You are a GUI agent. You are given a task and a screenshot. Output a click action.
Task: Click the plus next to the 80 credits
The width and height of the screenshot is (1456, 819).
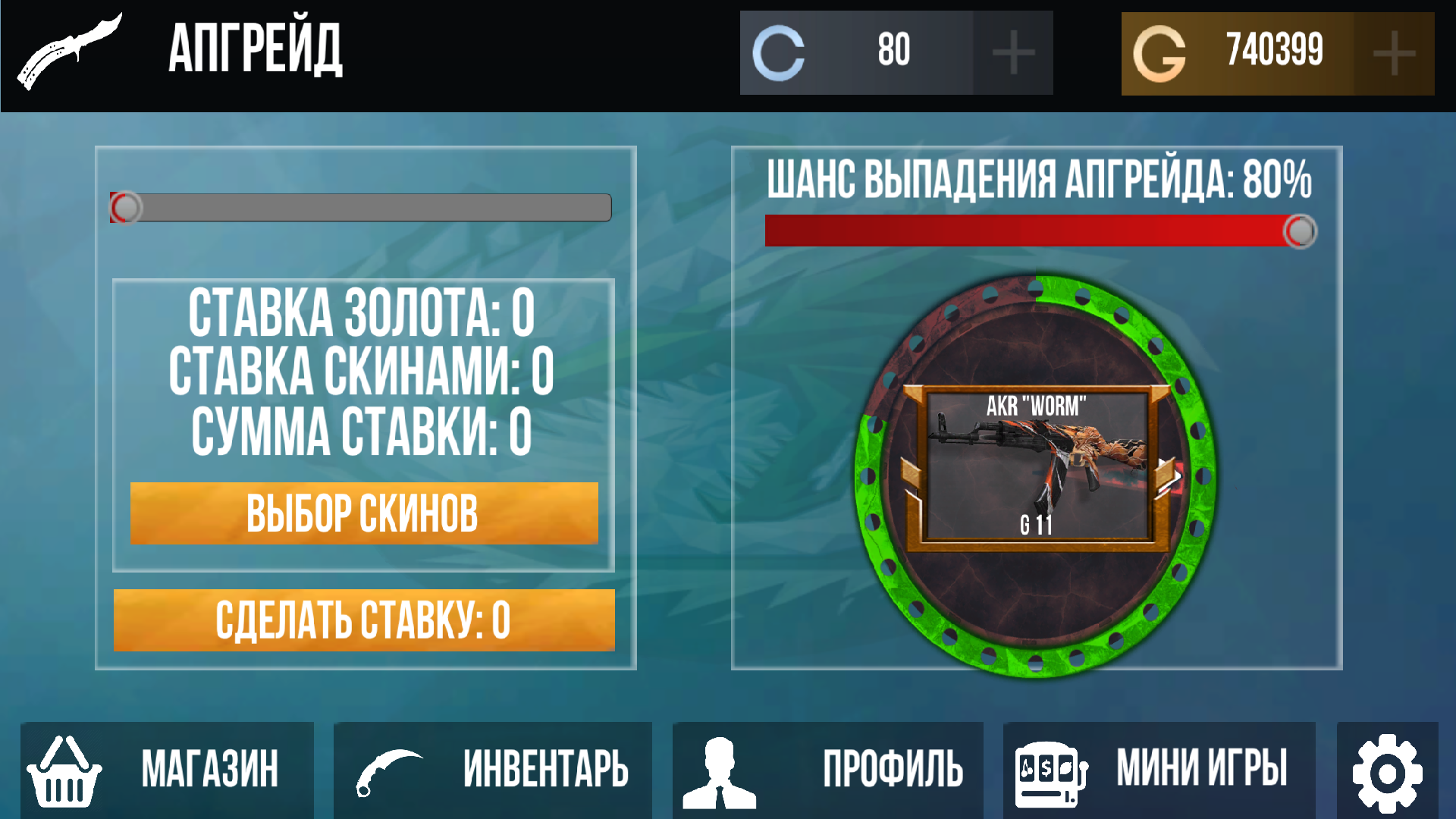coord(1016,52)
